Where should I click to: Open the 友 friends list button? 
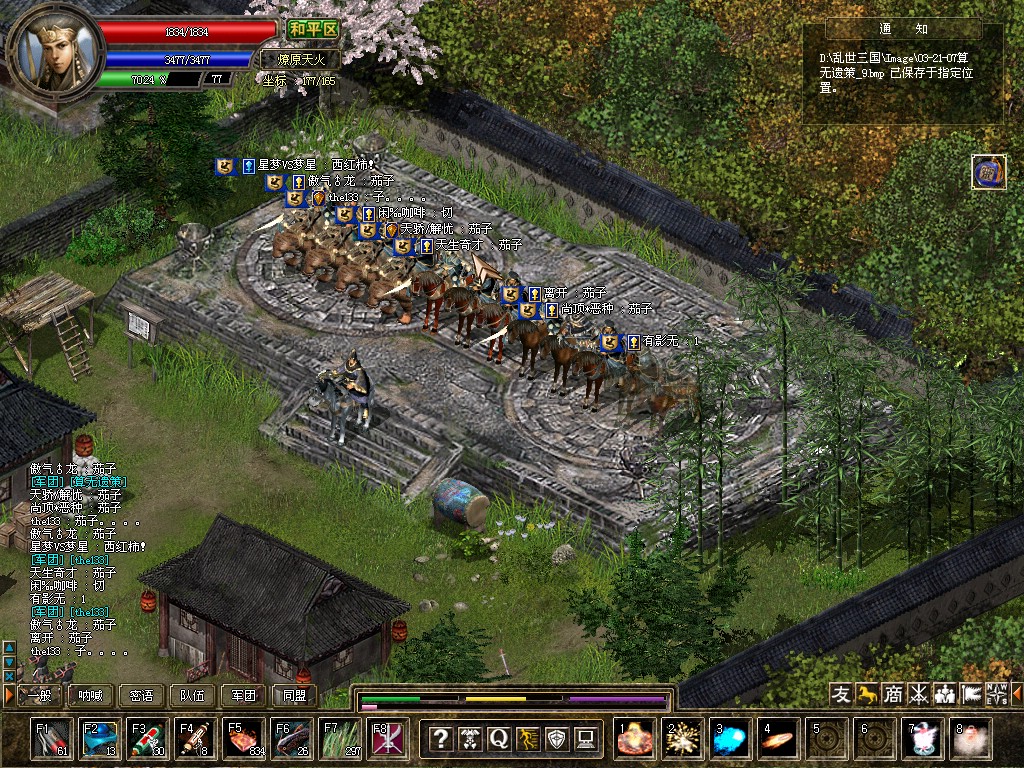841,694
